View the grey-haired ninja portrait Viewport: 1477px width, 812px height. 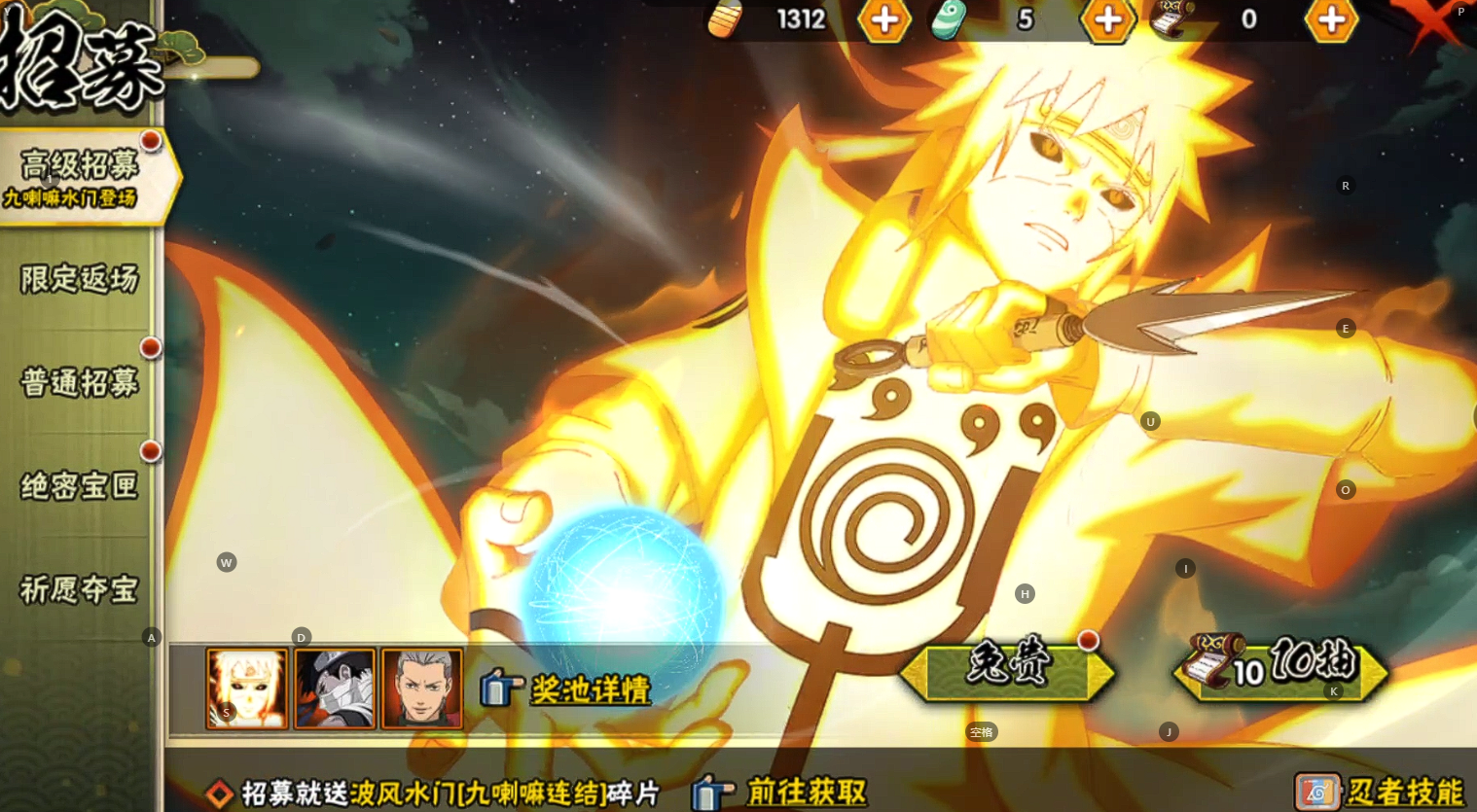[x=422, y=688]
